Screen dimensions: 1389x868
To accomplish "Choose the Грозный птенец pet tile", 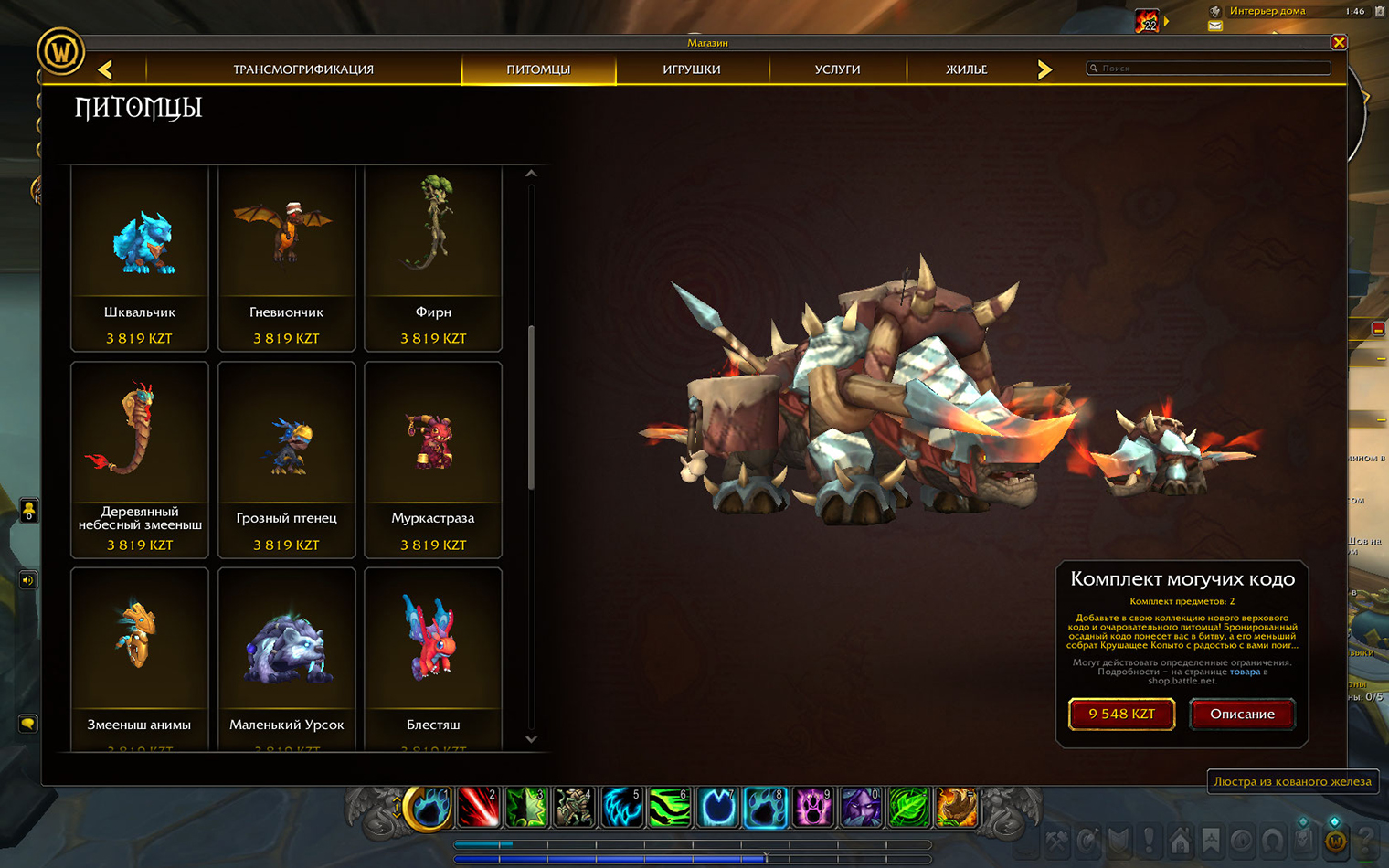I will [286, 460].
